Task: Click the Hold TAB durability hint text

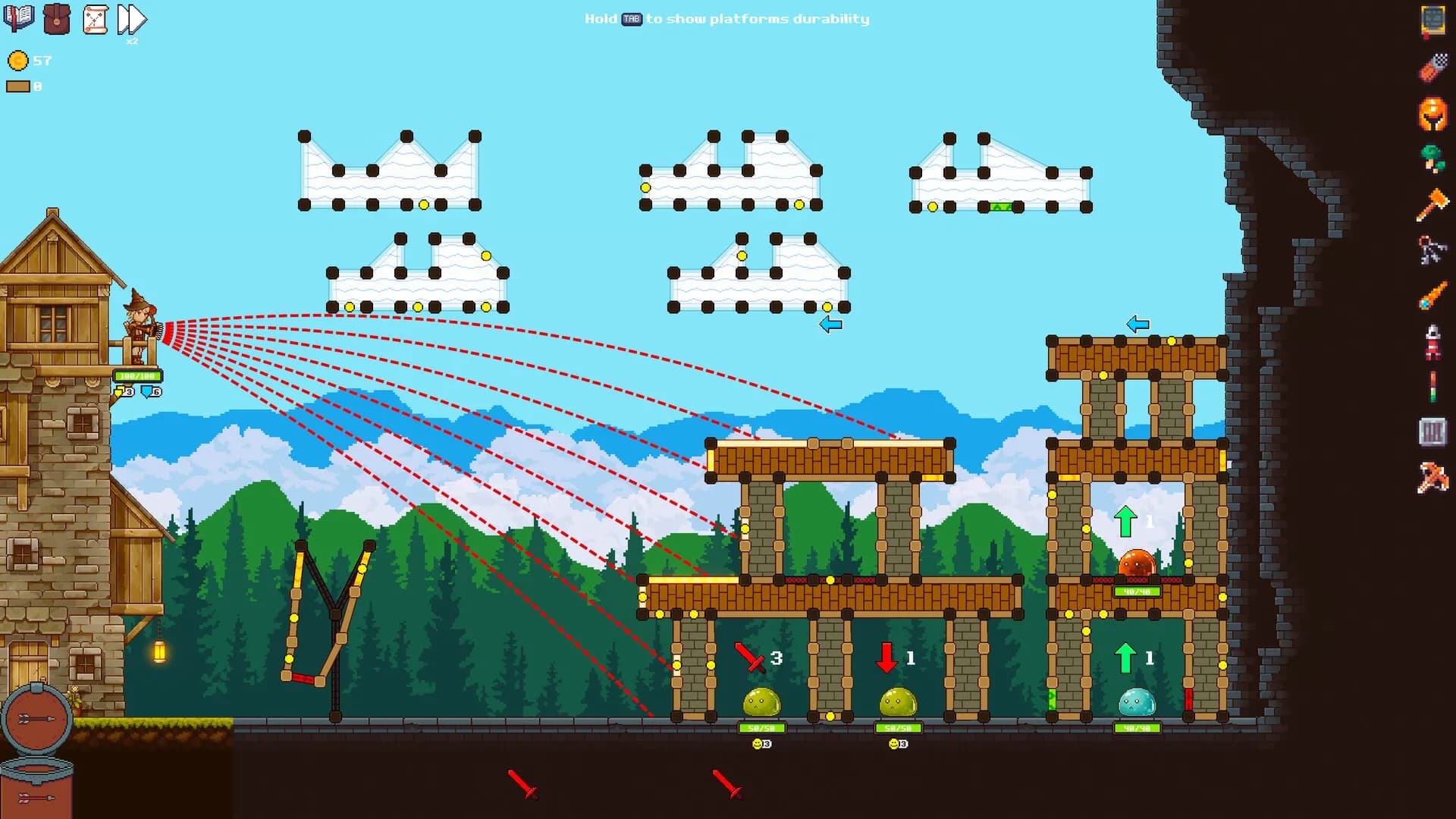Action: [x=726, y=19]
